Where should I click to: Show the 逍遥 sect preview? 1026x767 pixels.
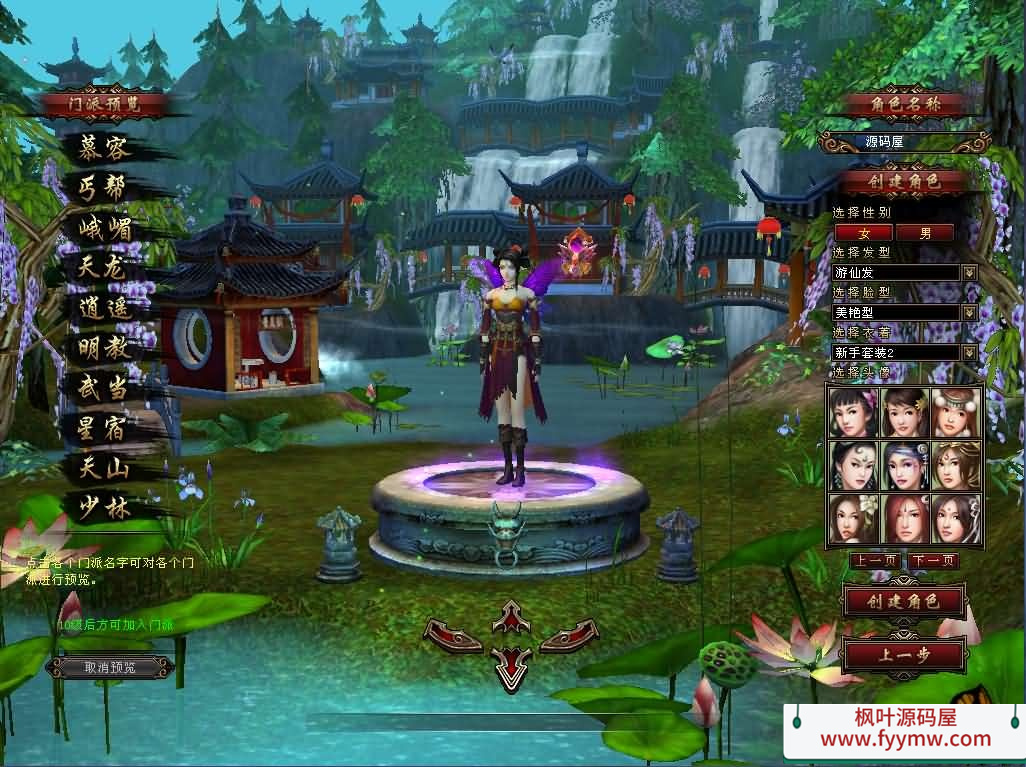pyautogui.click(x=104, y=308)
